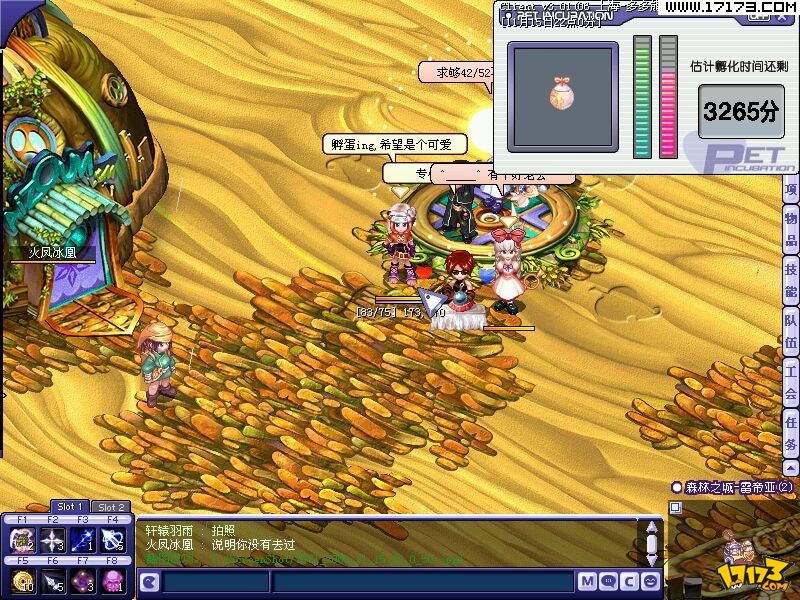Open the 任务 (Quests) side menu
The image size is (800, 600).
click(790, 433)
